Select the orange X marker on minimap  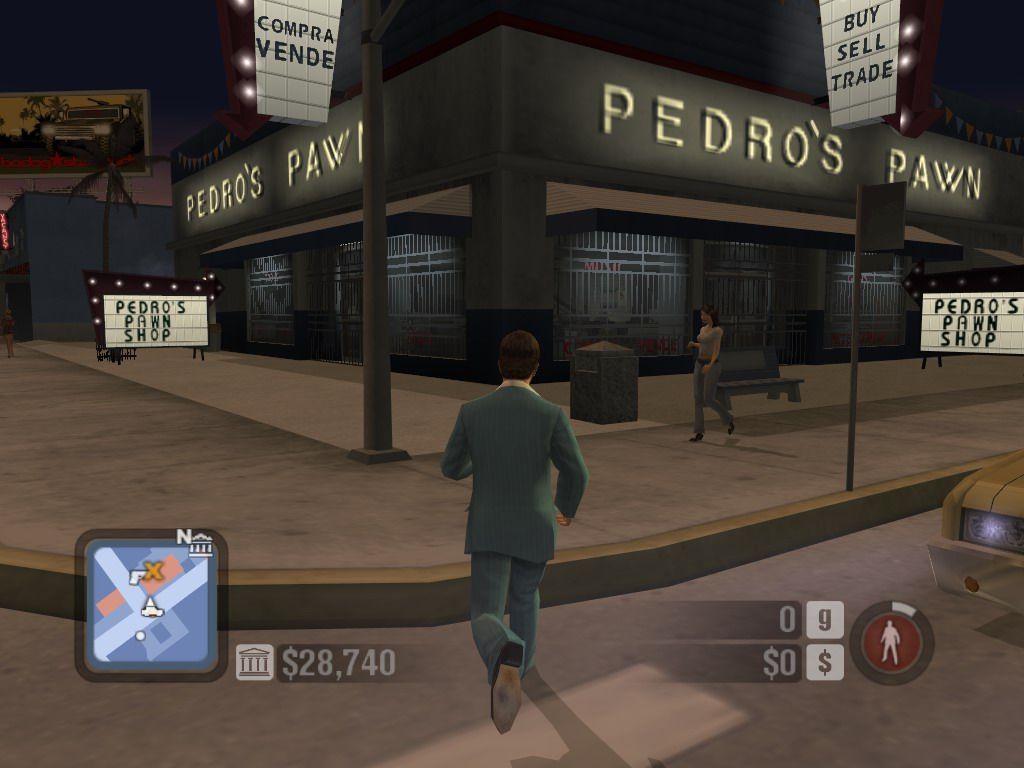click(x=153, y=571)
